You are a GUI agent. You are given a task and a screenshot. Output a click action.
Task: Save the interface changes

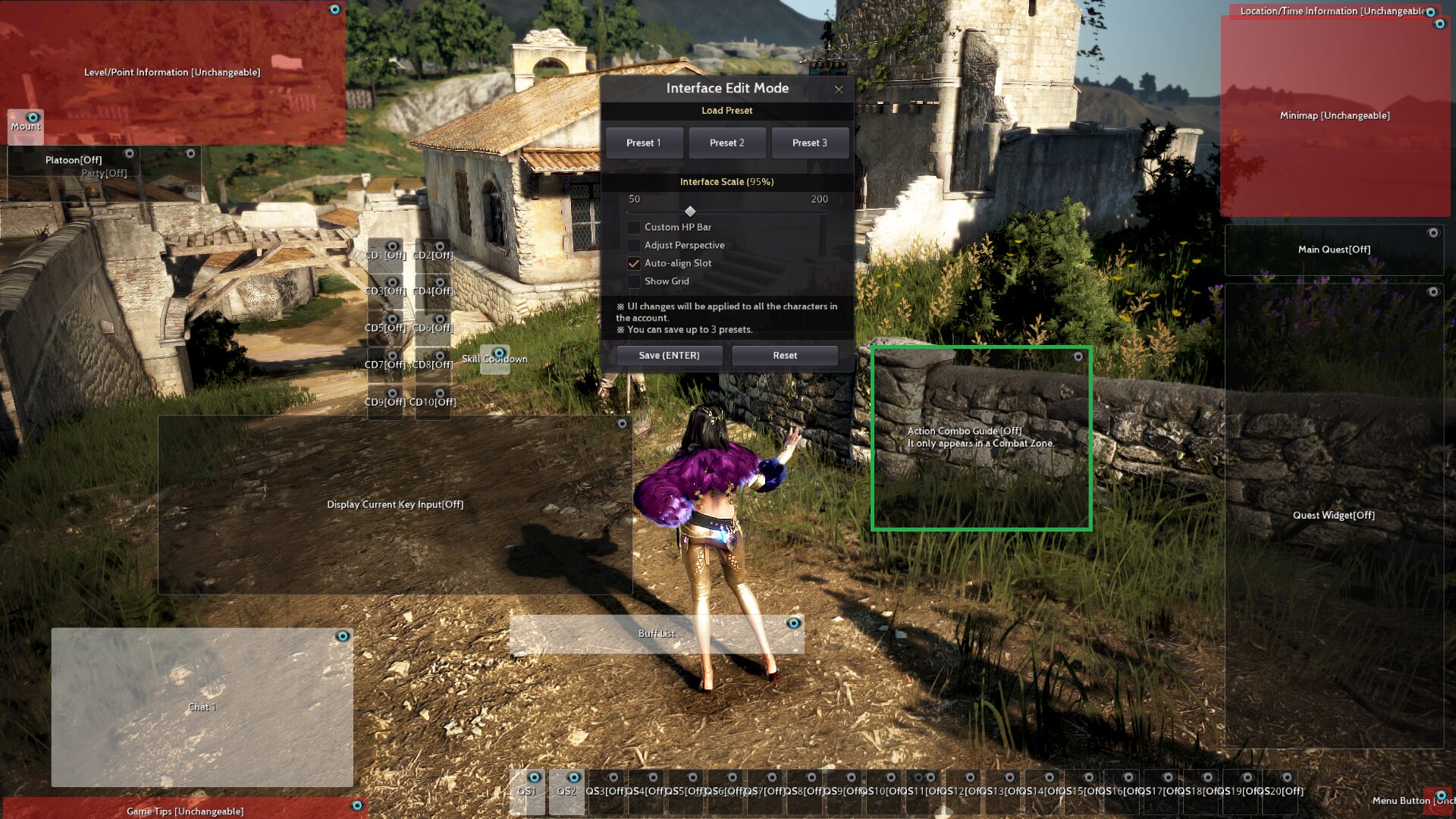coord(669,356)
